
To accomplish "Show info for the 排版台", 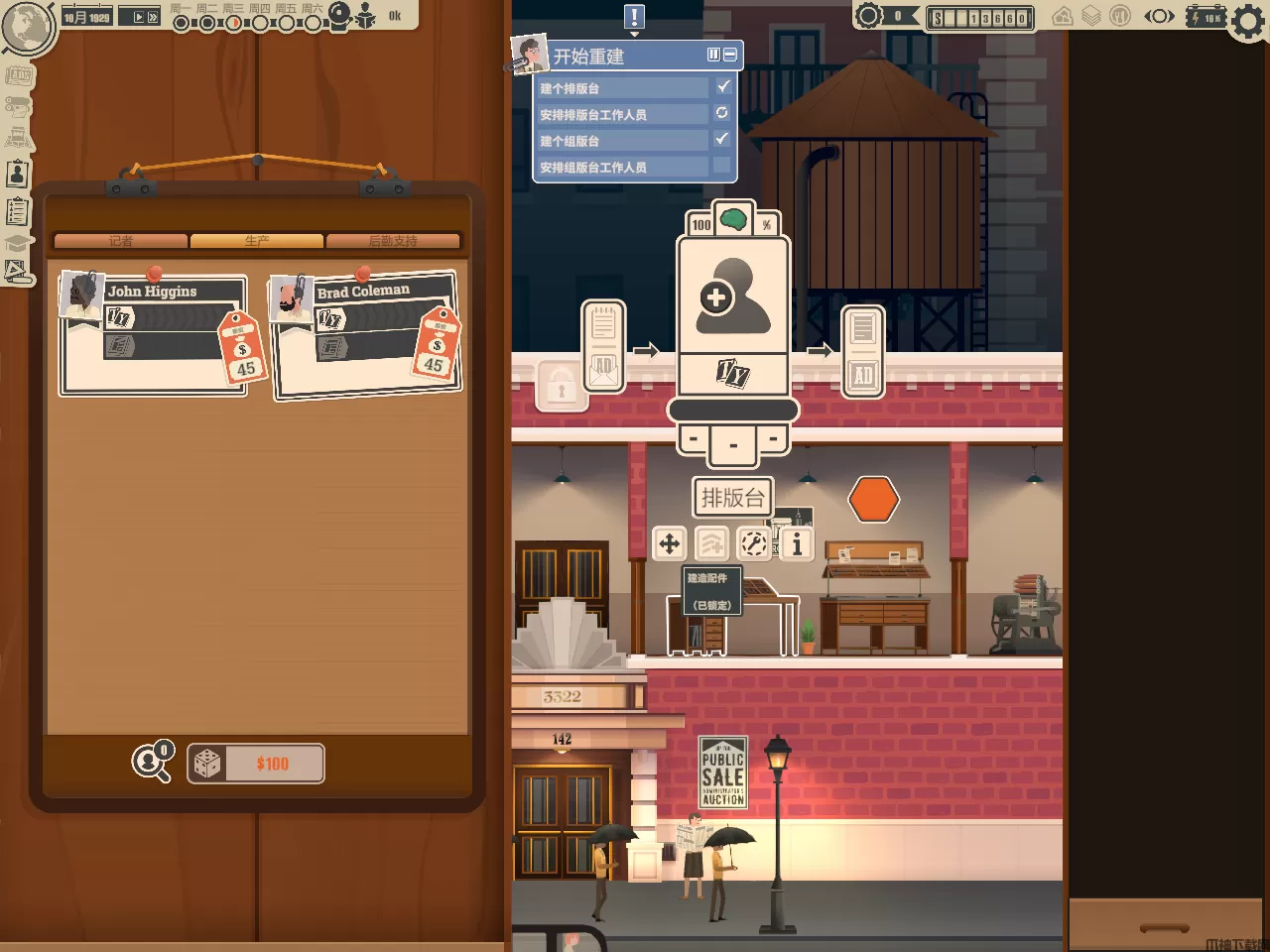I will pos(797,543).
